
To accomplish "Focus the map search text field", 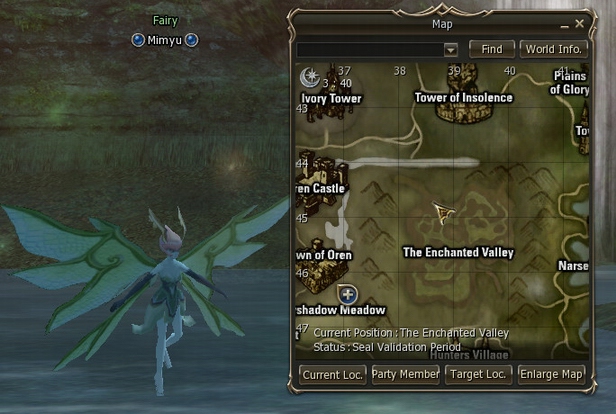I will click(369, 49).
